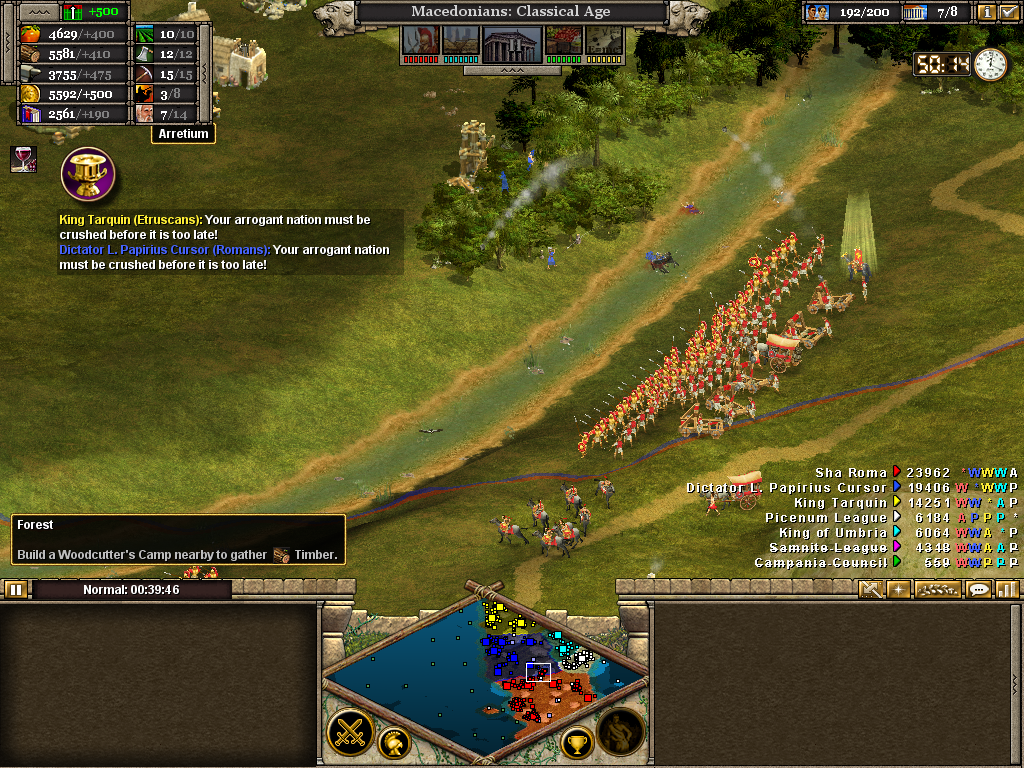The height and width of the screenshot is (768, 1024).
Task: Click the wine glass rare resource icon
Action: tap(22, 158)
